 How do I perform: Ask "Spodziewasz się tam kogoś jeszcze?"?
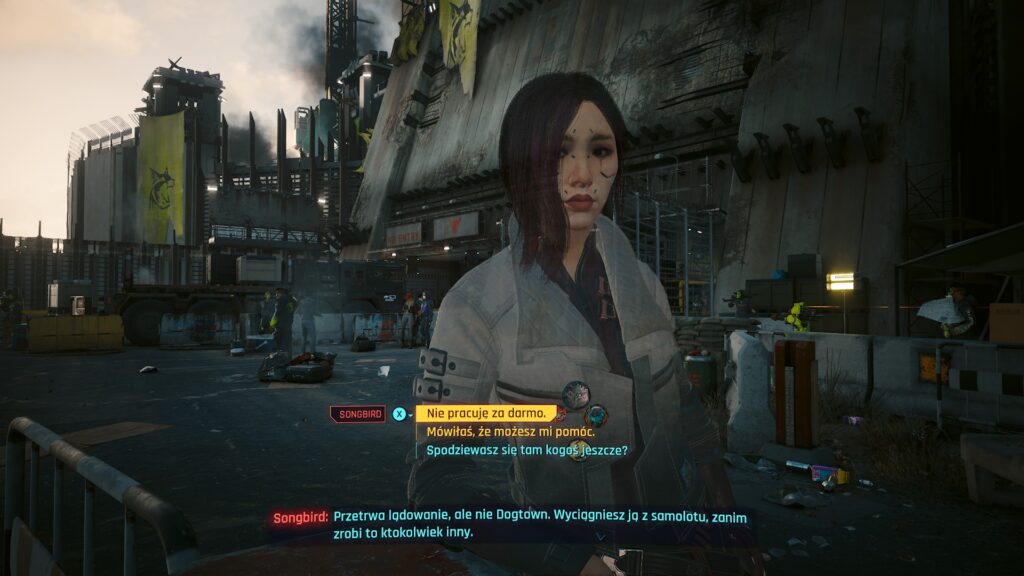526,450
